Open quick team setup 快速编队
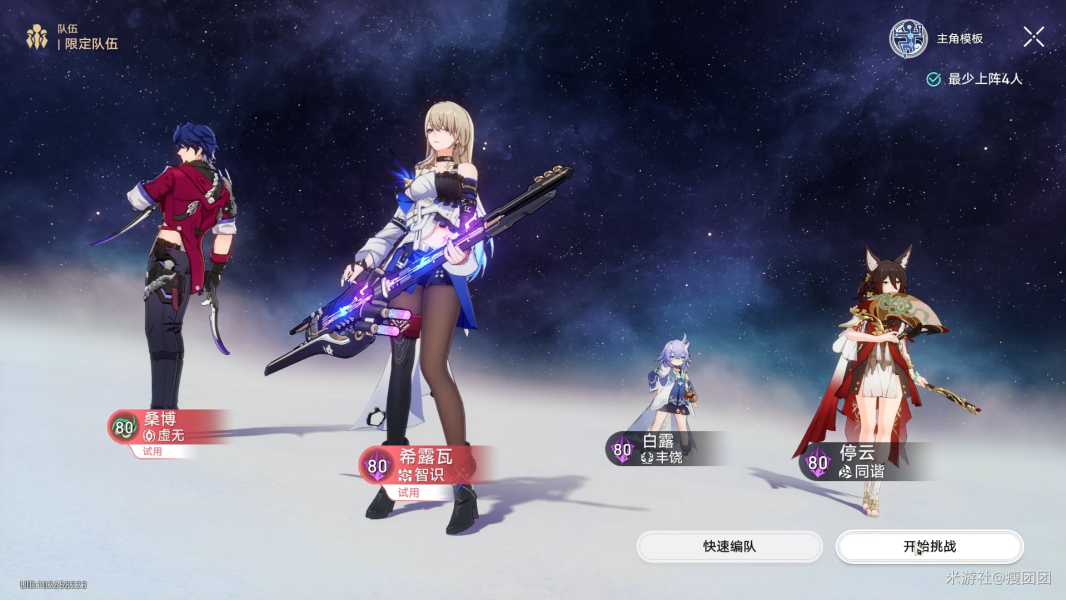Screen dimensions: 1066x600 click(x=729, y=547)
